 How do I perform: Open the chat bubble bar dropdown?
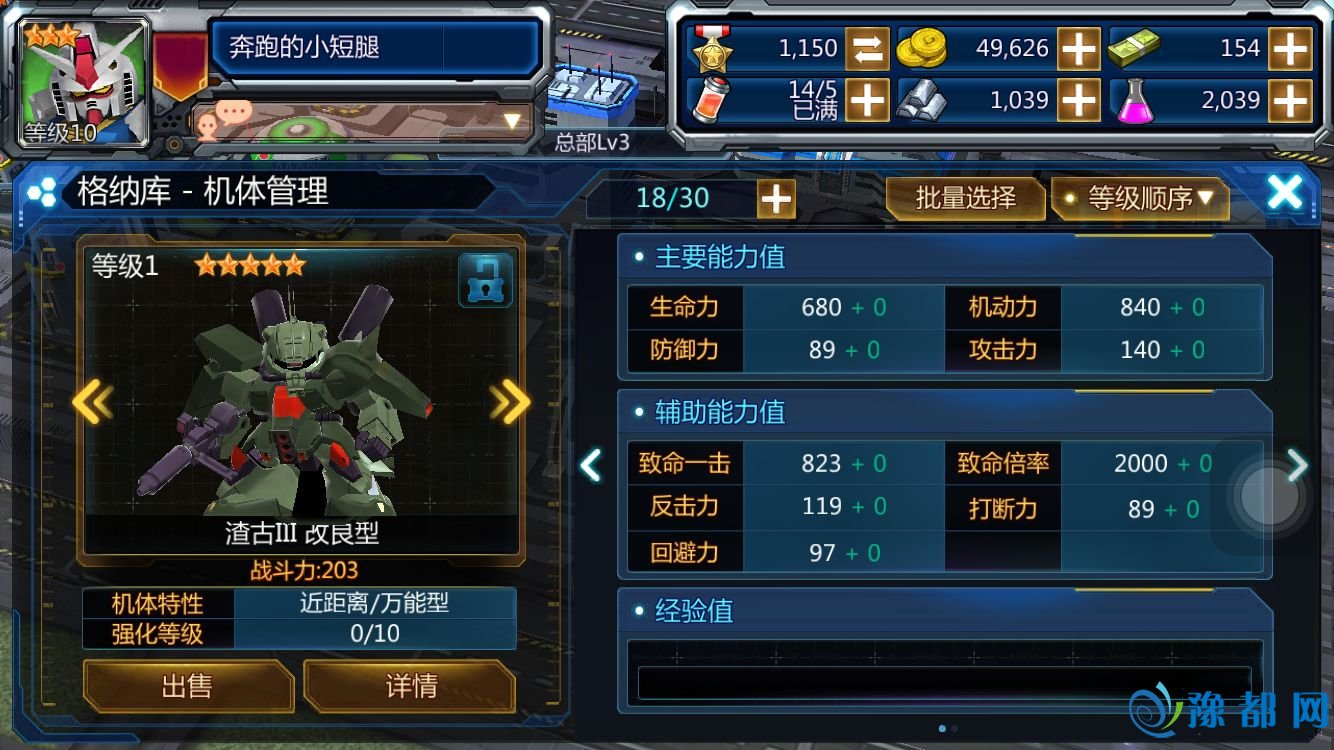pos(512,122)
